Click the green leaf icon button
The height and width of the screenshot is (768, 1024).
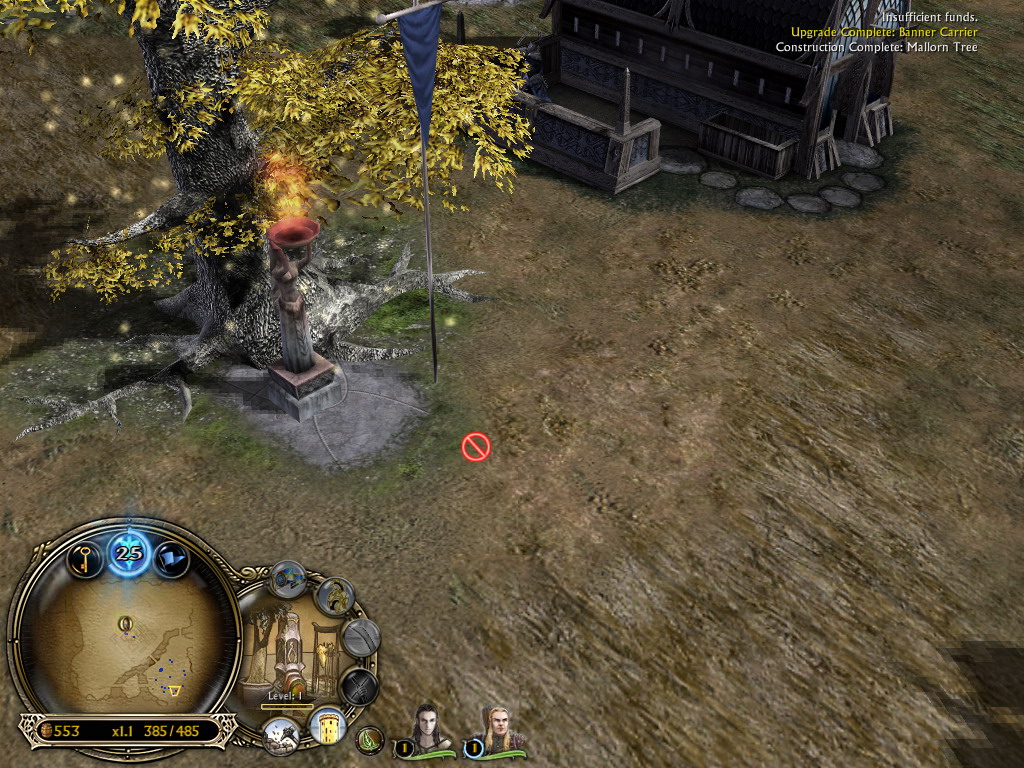pyautogui.click(x=370, y=740)
